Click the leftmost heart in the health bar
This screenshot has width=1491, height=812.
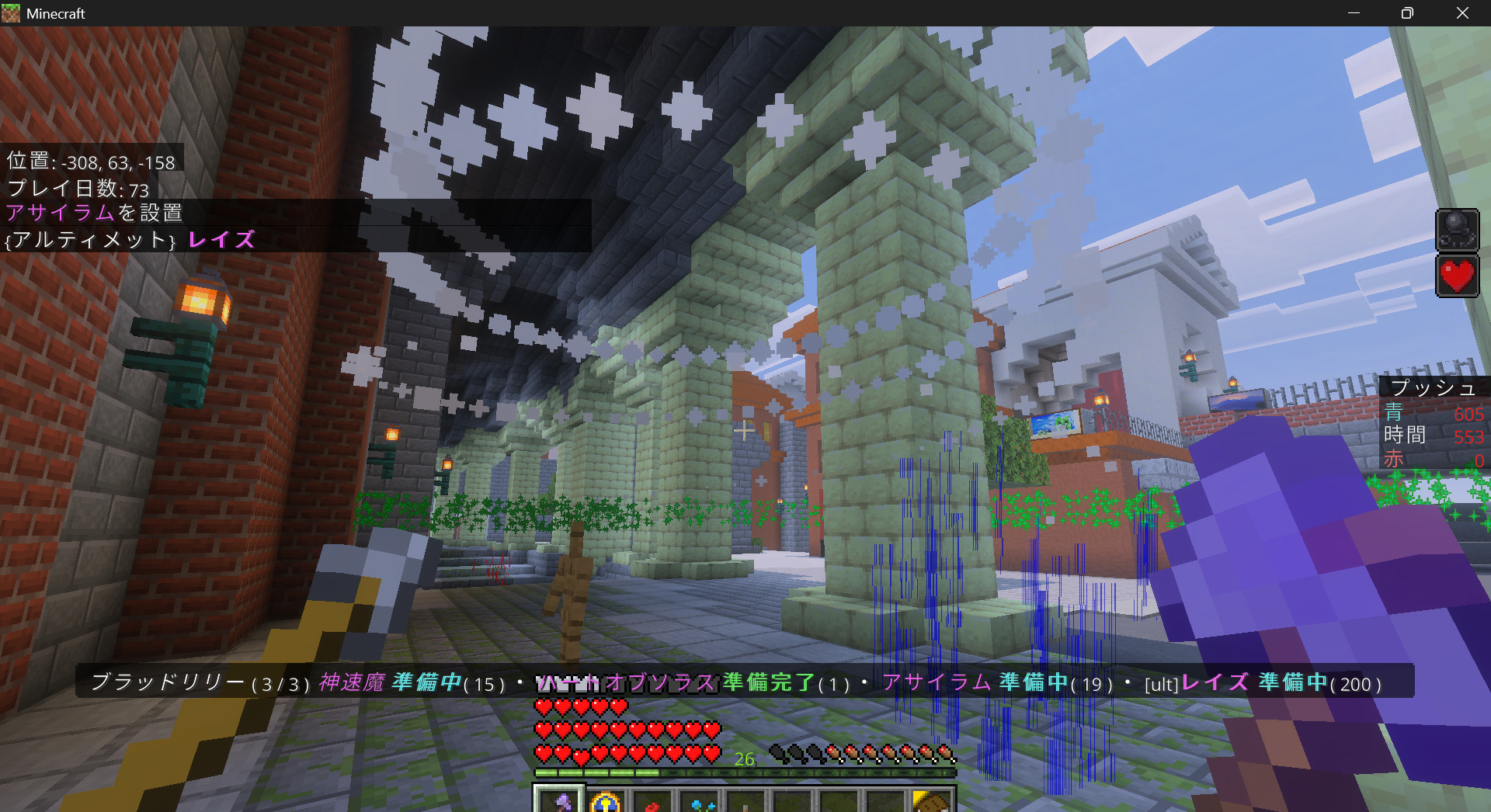544,708
